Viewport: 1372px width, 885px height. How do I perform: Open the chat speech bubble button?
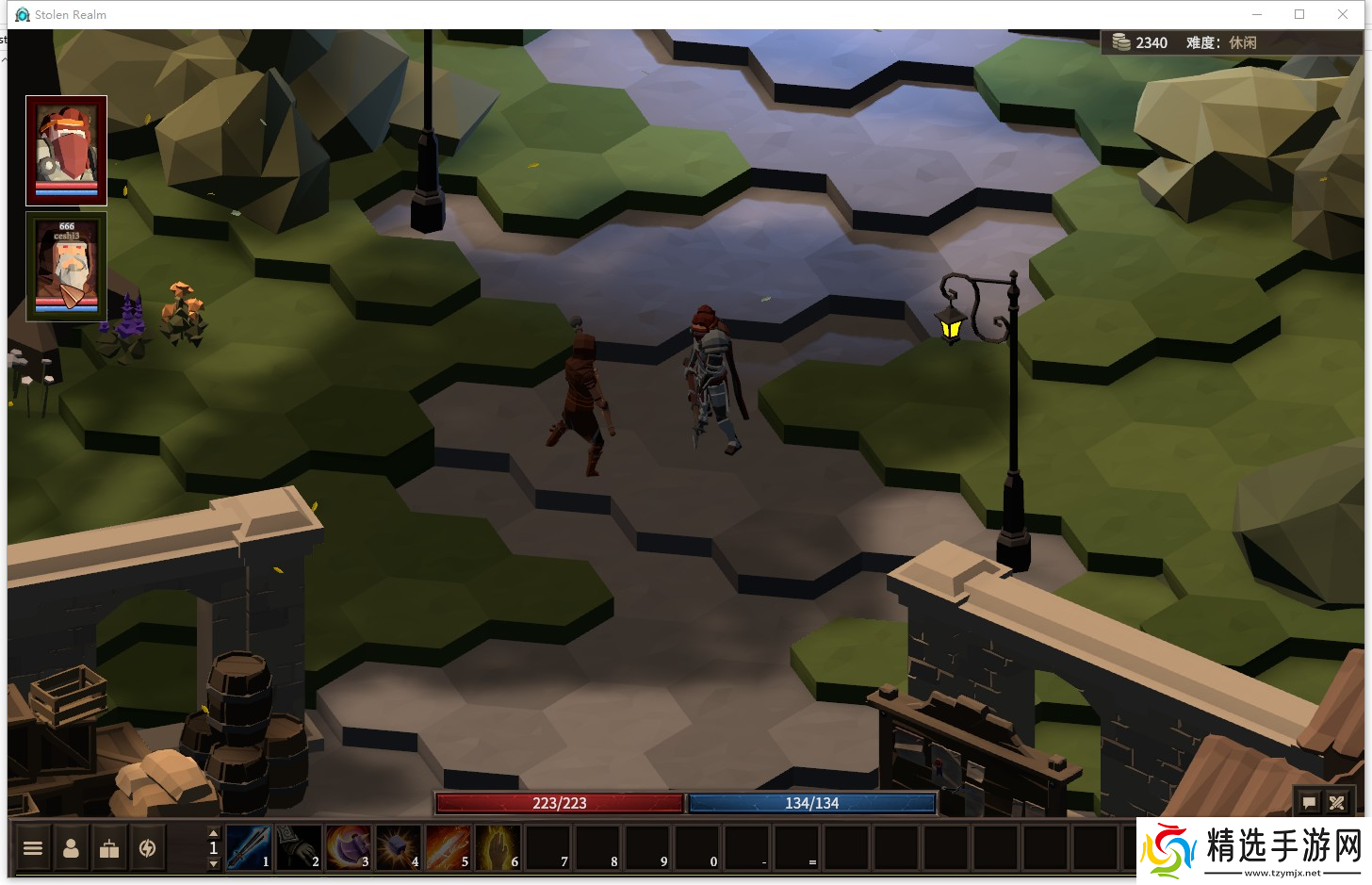click(1309, 803)
